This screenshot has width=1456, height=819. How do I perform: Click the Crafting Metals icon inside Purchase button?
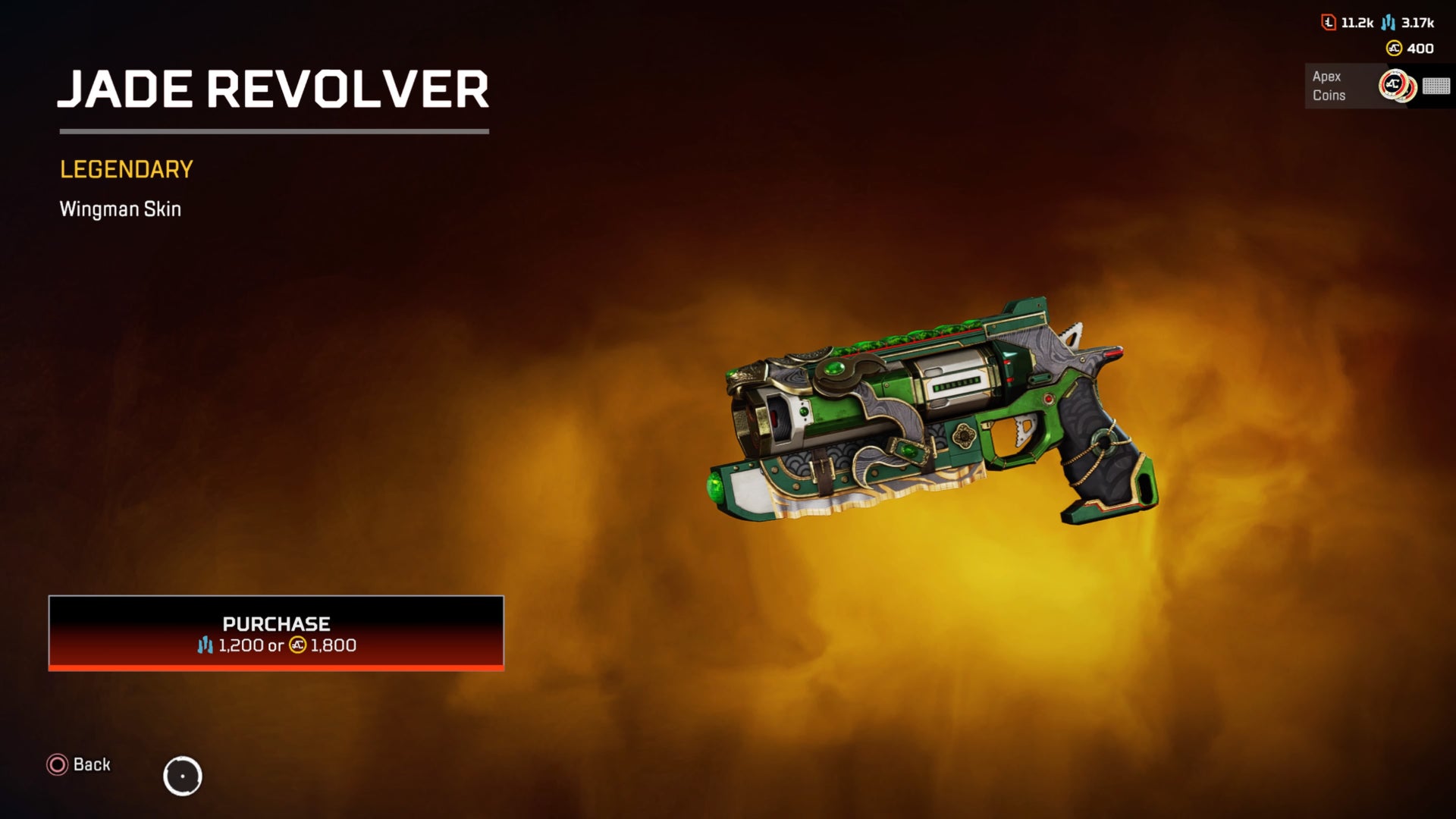(205, 646)
